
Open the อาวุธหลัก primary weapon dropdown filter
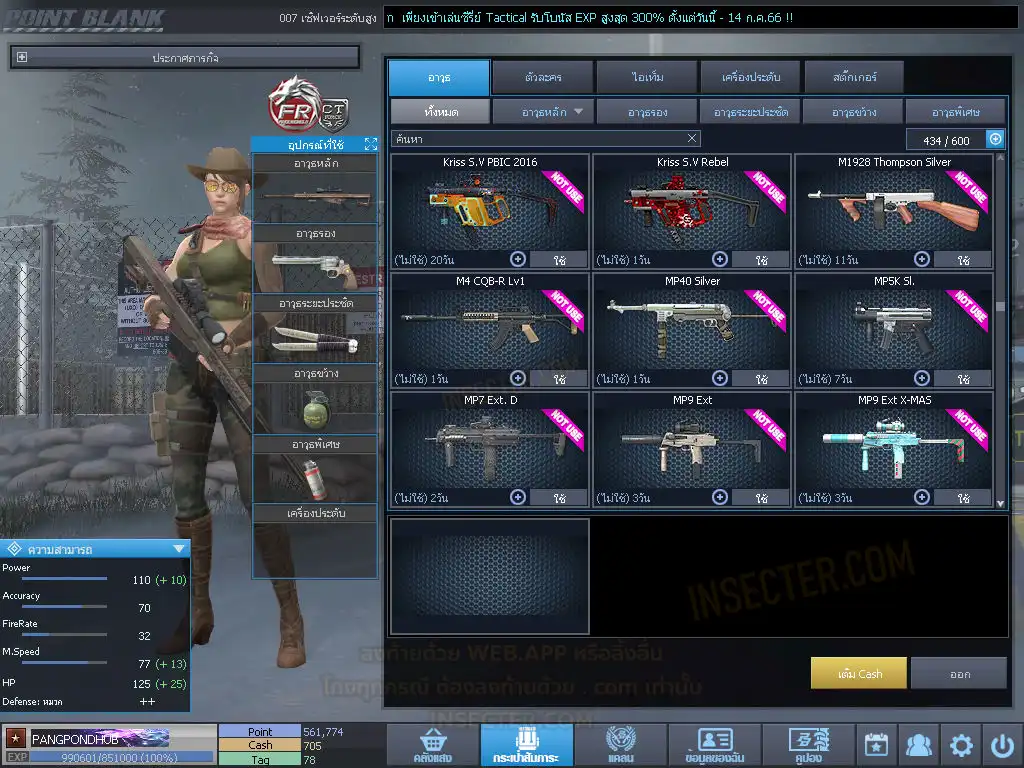pos(543,111)
